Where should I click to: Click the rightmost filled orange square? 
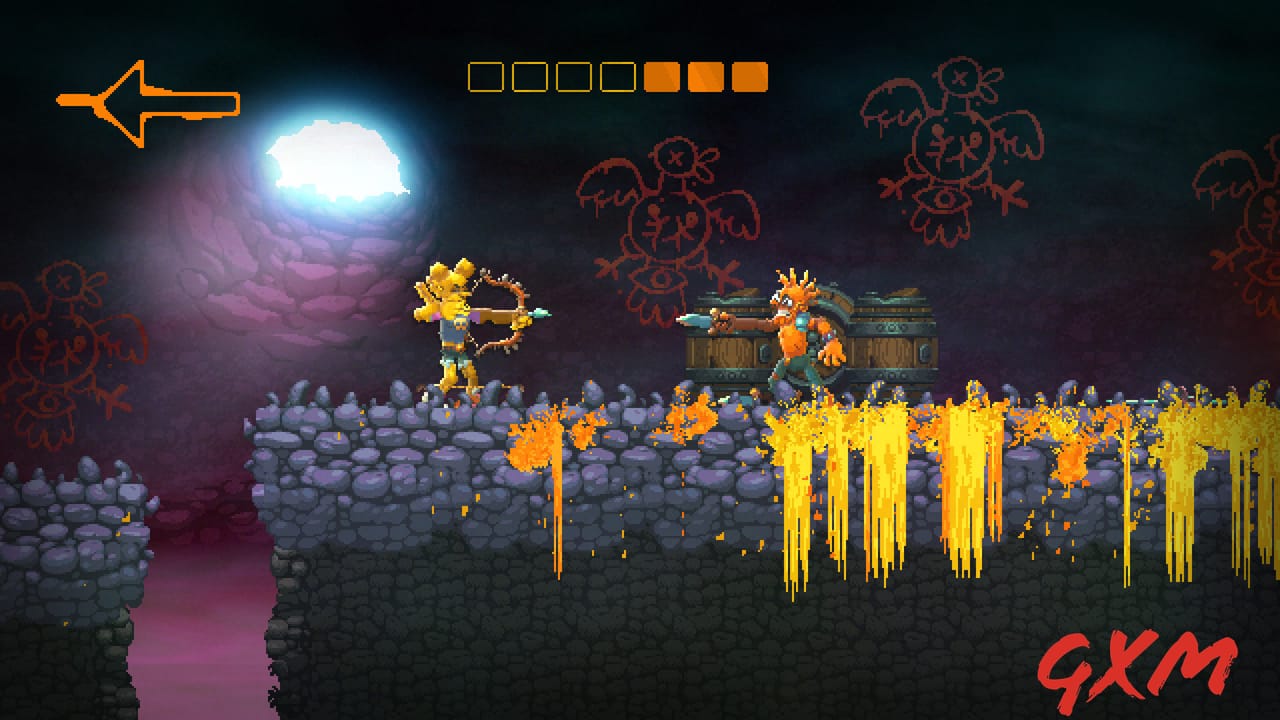pyautogui.click(x=750, y=74)
